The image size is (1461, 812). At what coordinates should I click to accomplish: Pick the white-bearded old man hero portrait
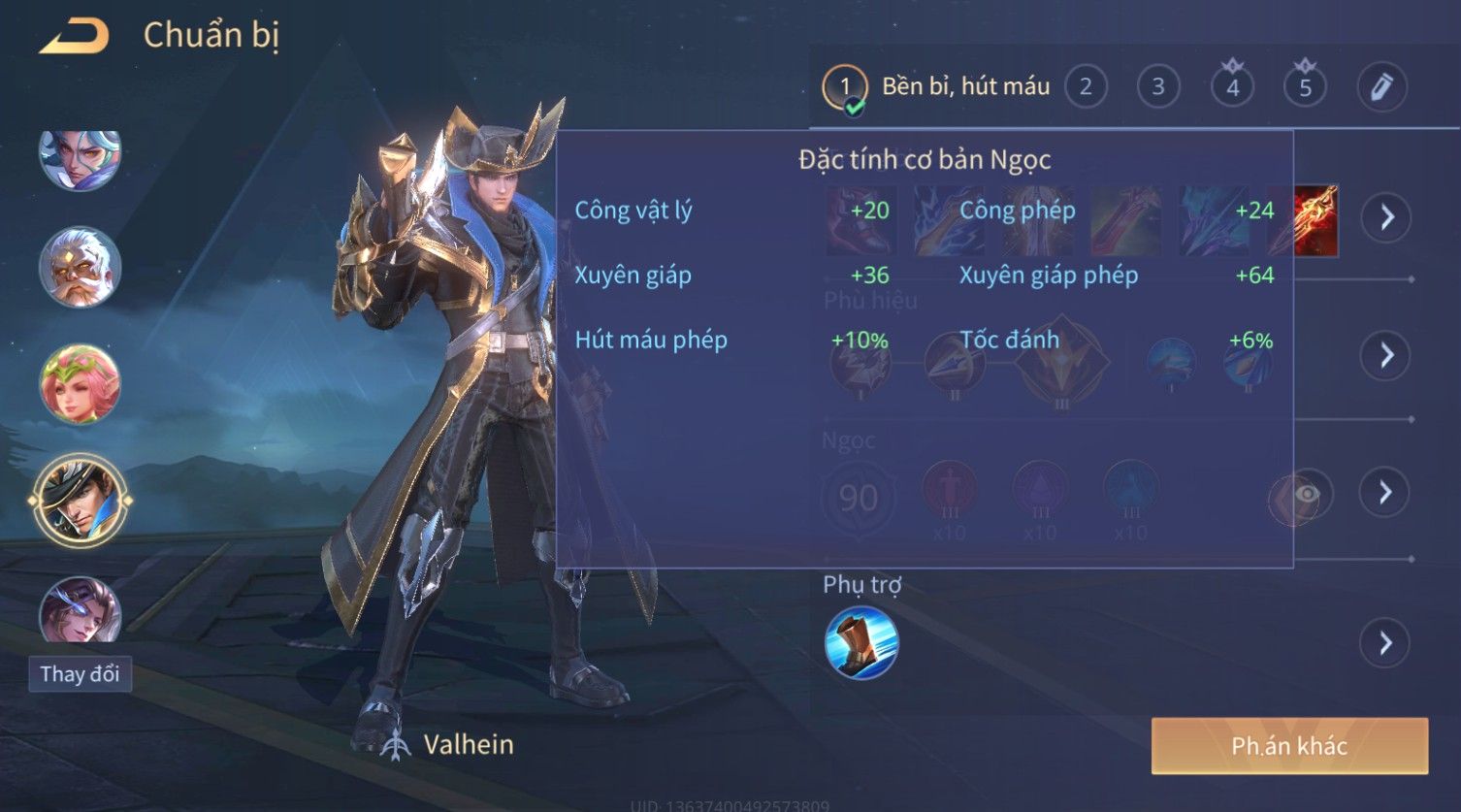point(80,267)
